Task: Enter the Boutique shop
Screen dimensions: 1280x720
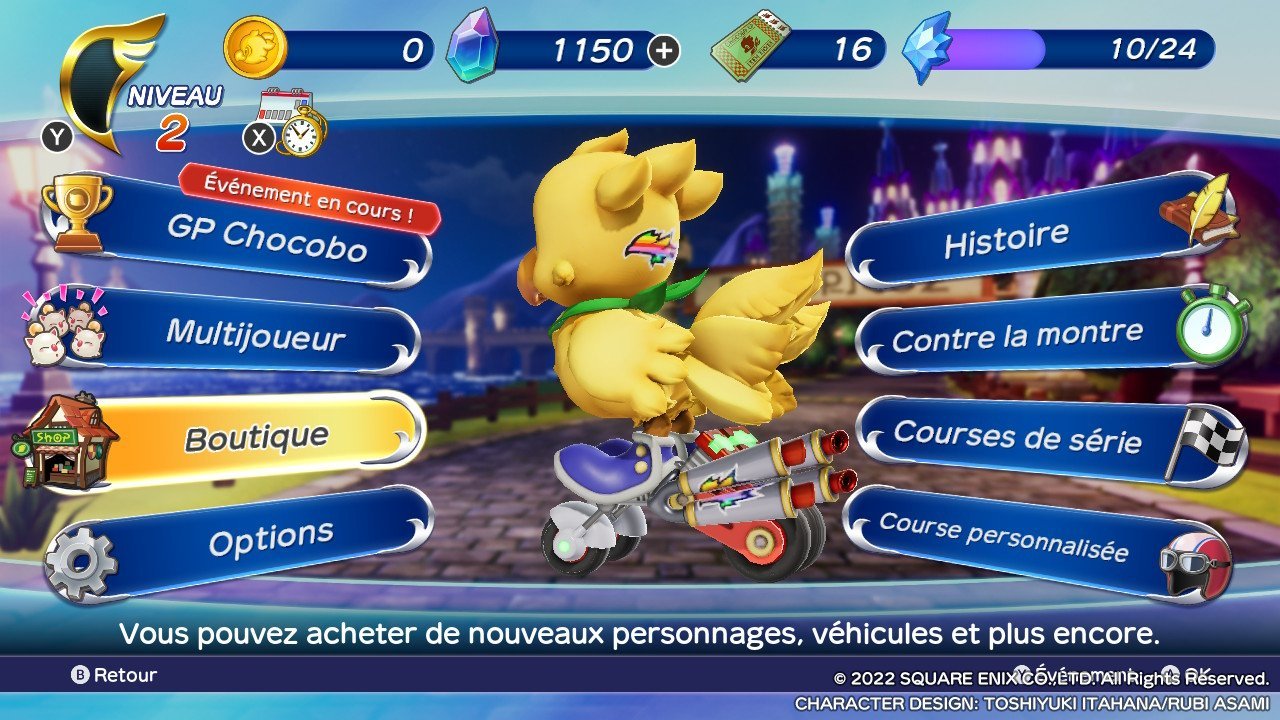Action: pos(256,437)
